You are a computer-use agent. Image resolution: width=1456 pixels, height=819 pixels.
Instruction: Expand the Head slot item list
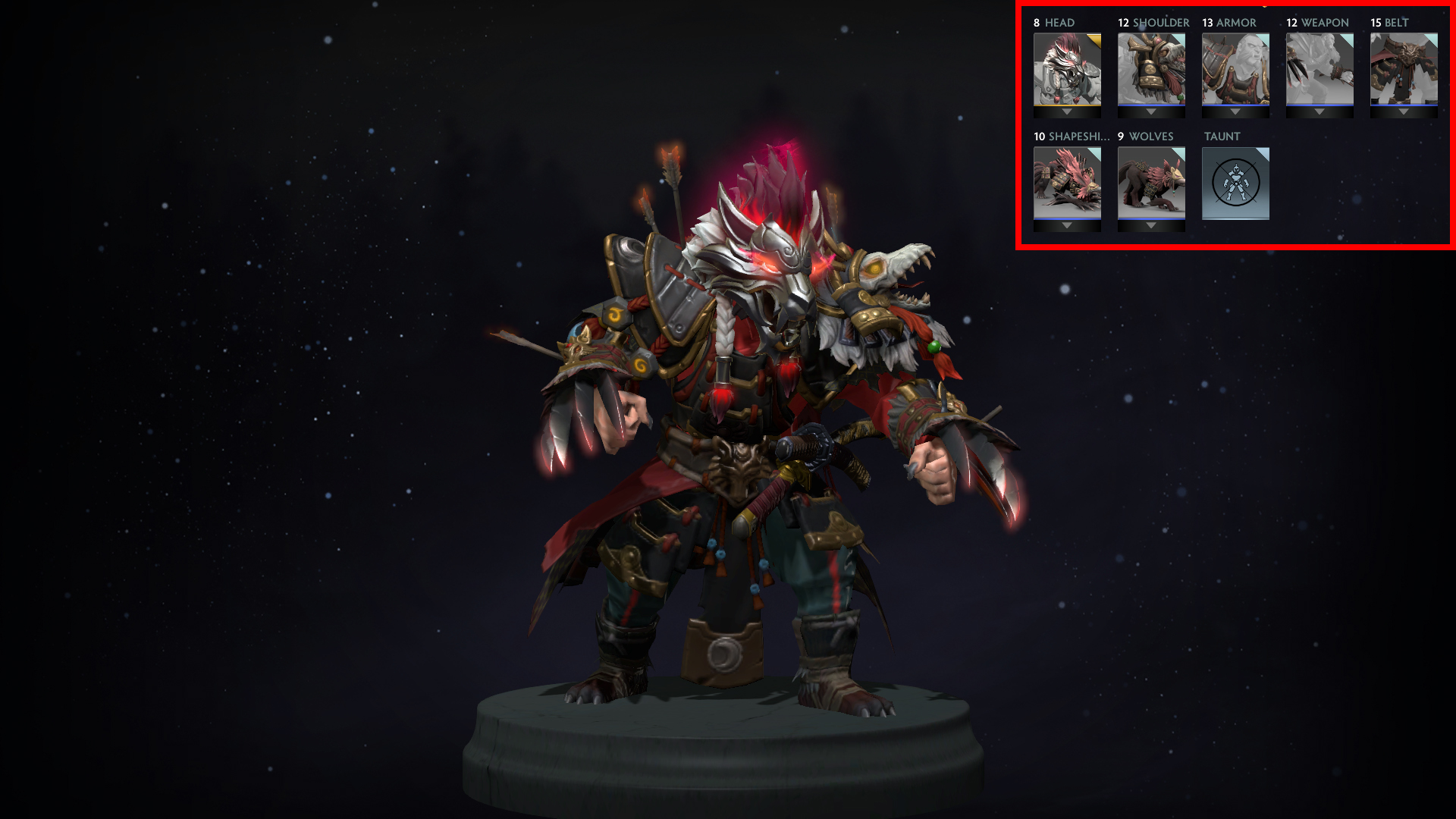[x=1068, y=112]
